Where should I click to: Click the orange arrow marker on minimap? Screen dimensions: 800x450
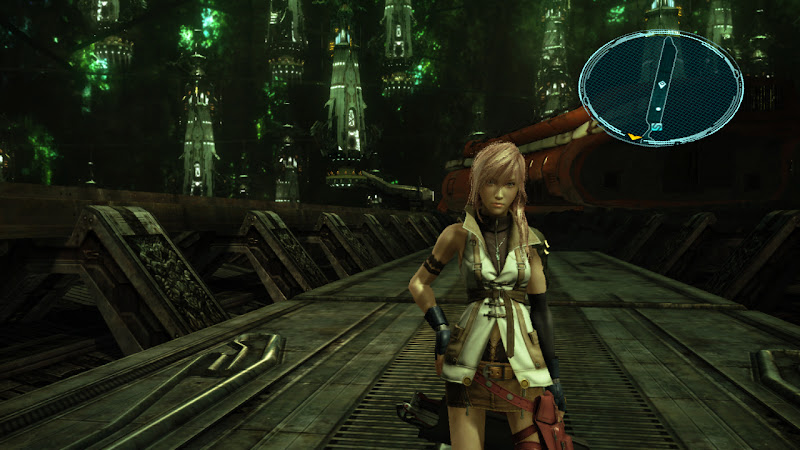tap(634, 135)
